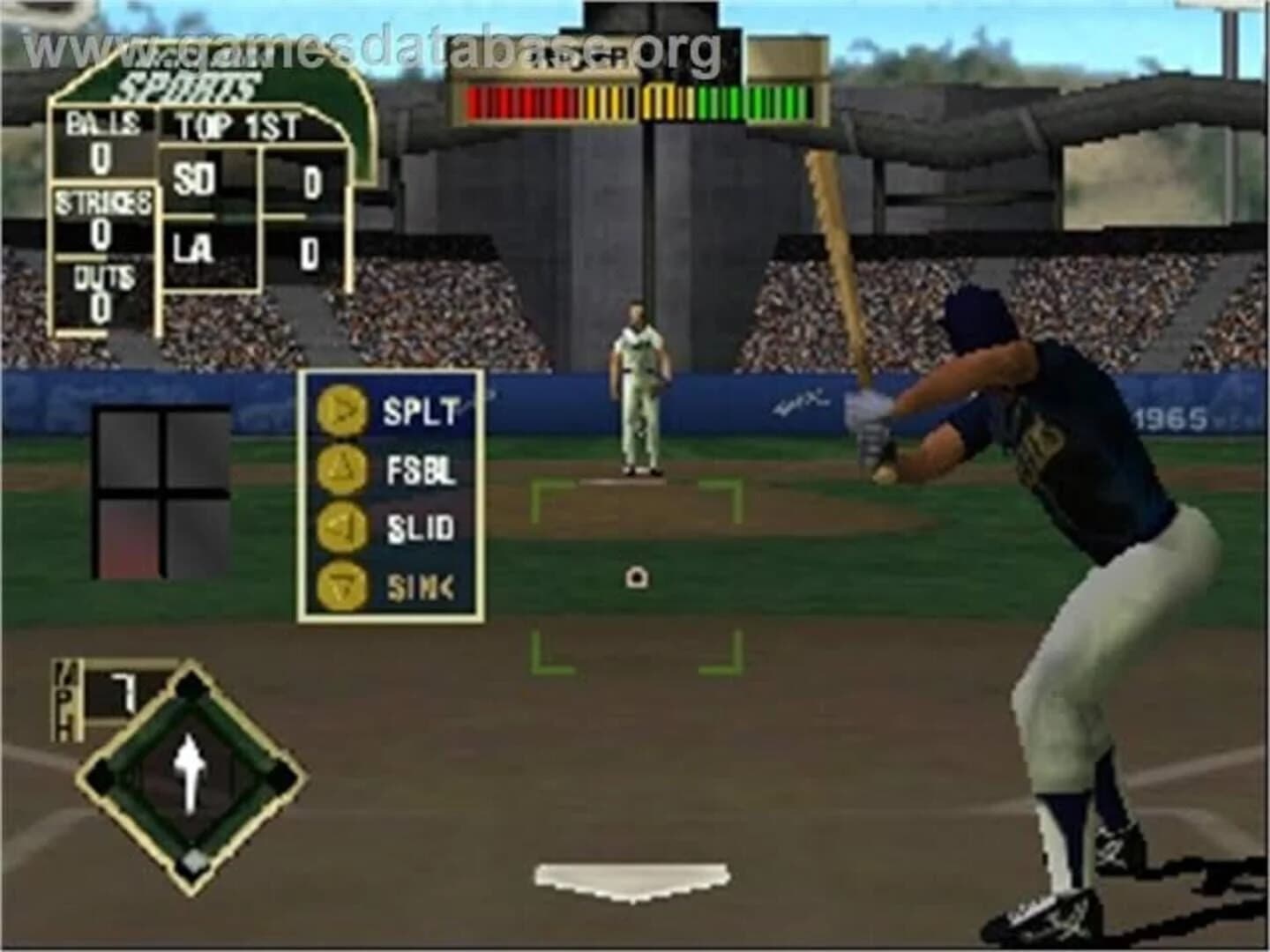Select the FSBL fastball triangle icon
This screenshot has width=1270, height=952.
click(343, 469)
